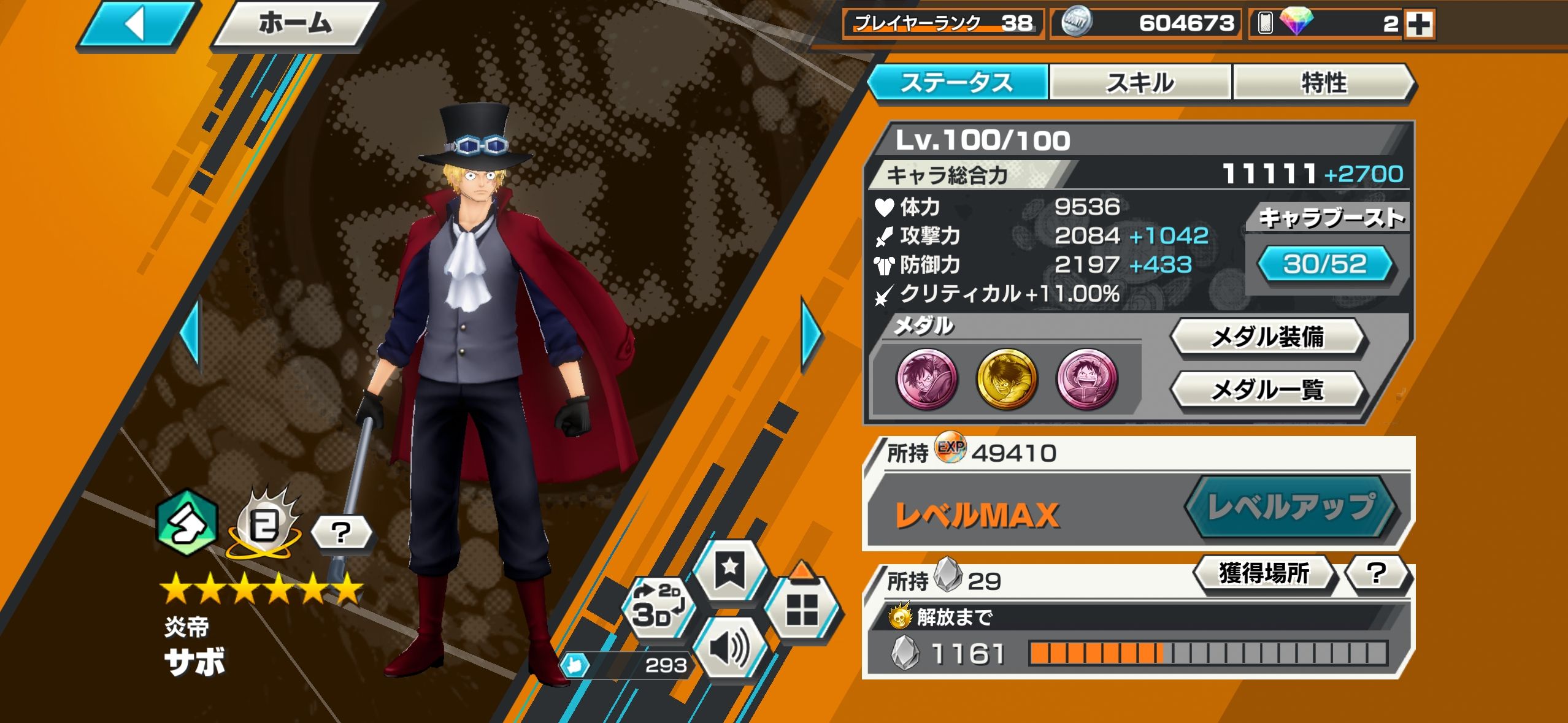Open the character grid list icon
The width and height of the screenshot is (1568, 723).
801,610
